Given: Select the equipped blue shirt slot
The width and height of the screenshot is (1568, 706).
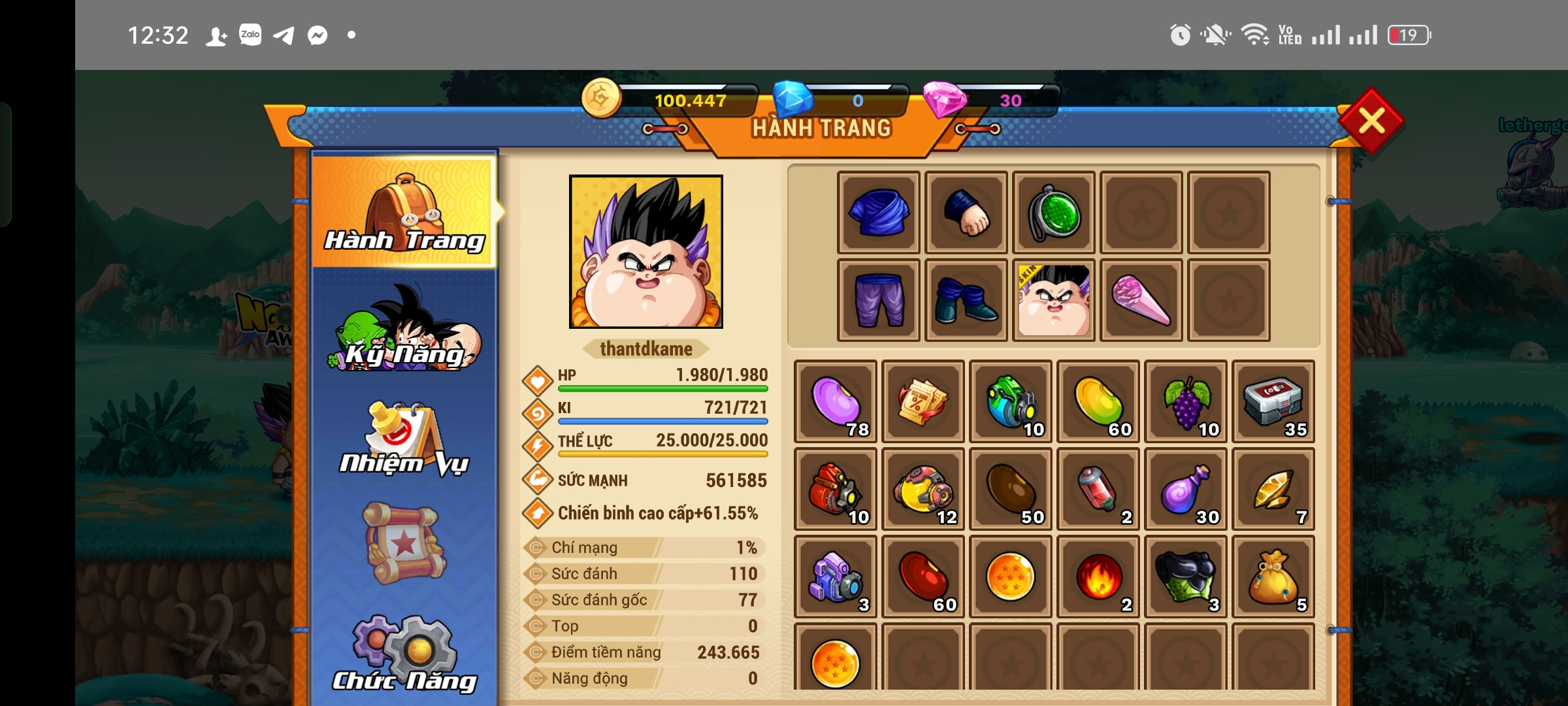Looking at the screenshot, I should pos(879,212).
